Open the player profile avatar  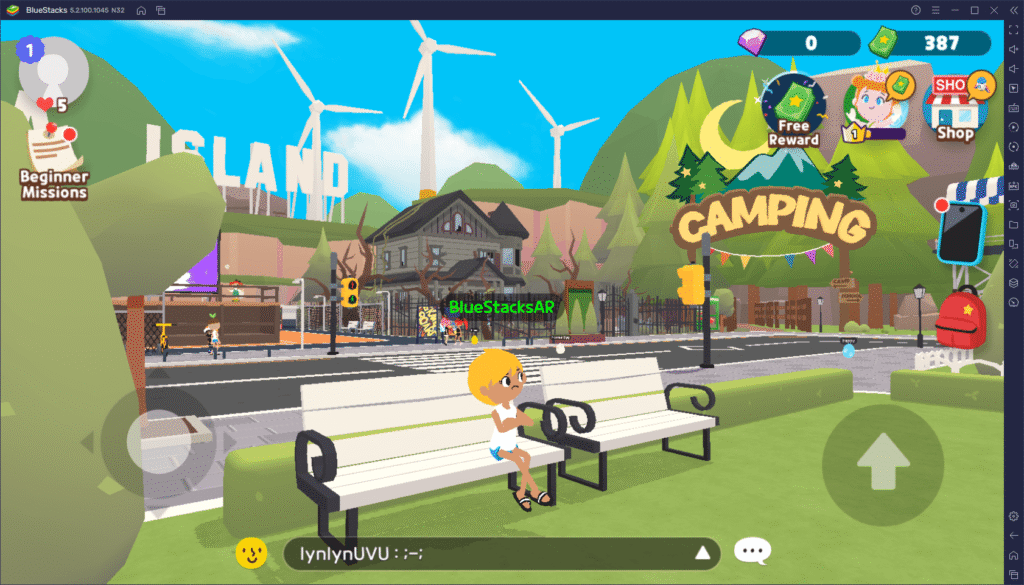pos(53,72)
